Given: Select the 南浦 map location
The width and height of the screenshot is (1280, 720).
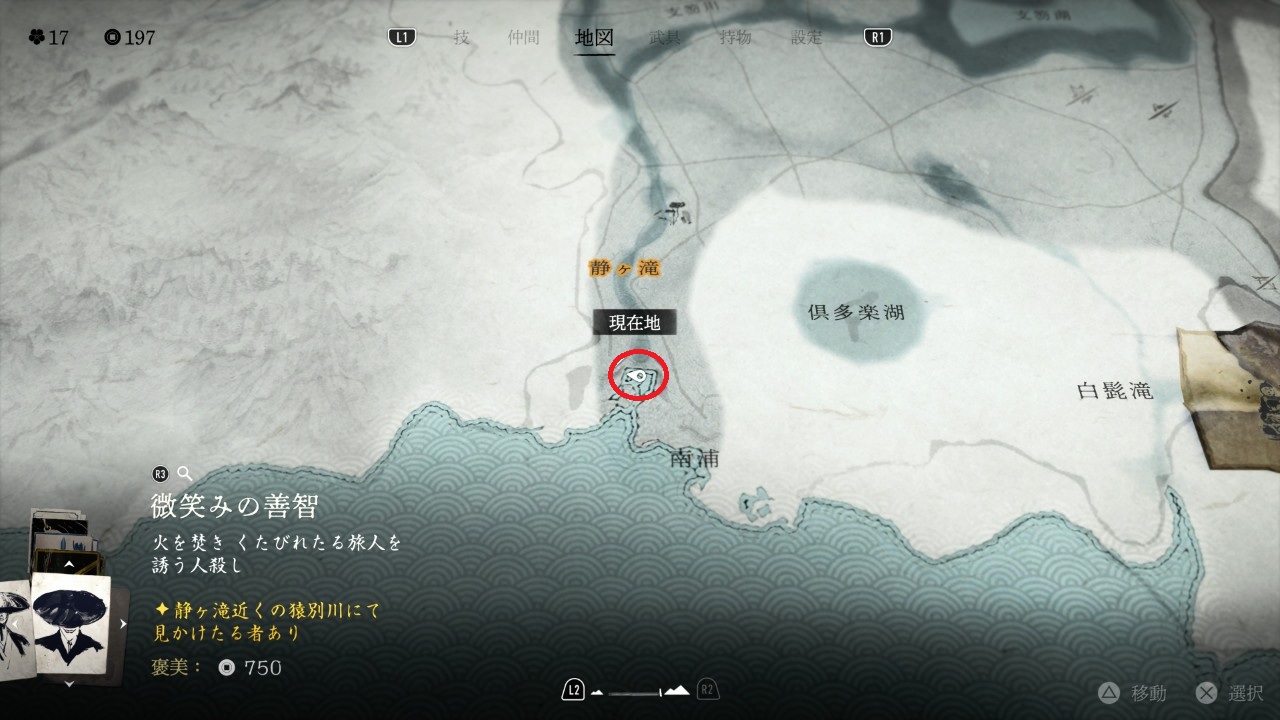Looking at the screenshot, I should tap(697, 459).
